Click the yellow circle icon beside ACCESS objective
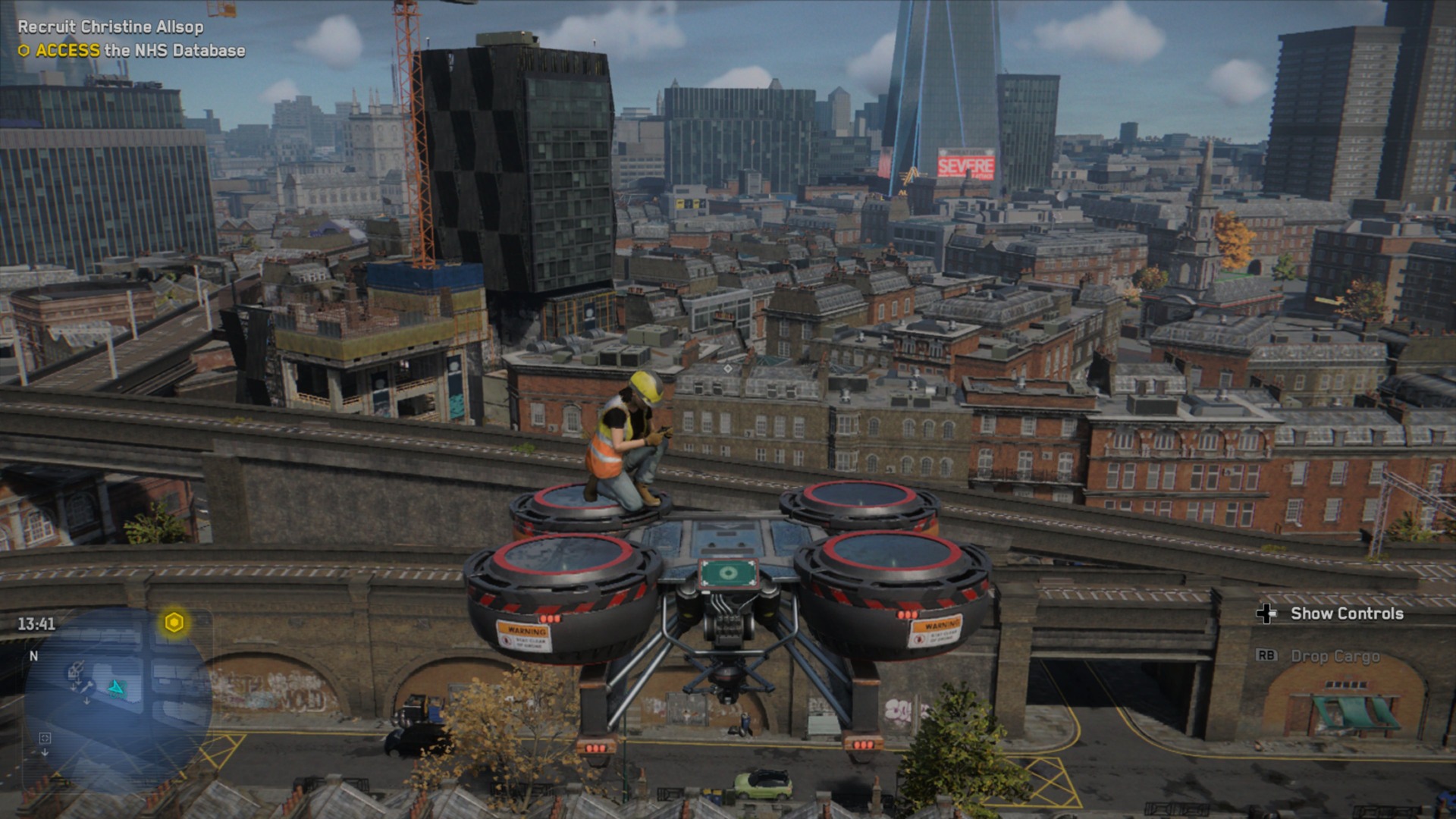 (x=24, y=52)
